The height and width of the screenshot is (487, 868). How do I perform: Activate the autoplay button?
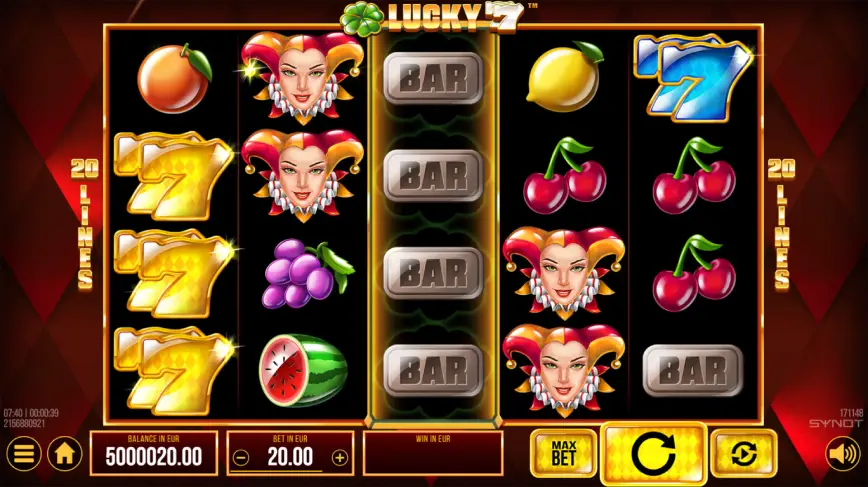743,454
